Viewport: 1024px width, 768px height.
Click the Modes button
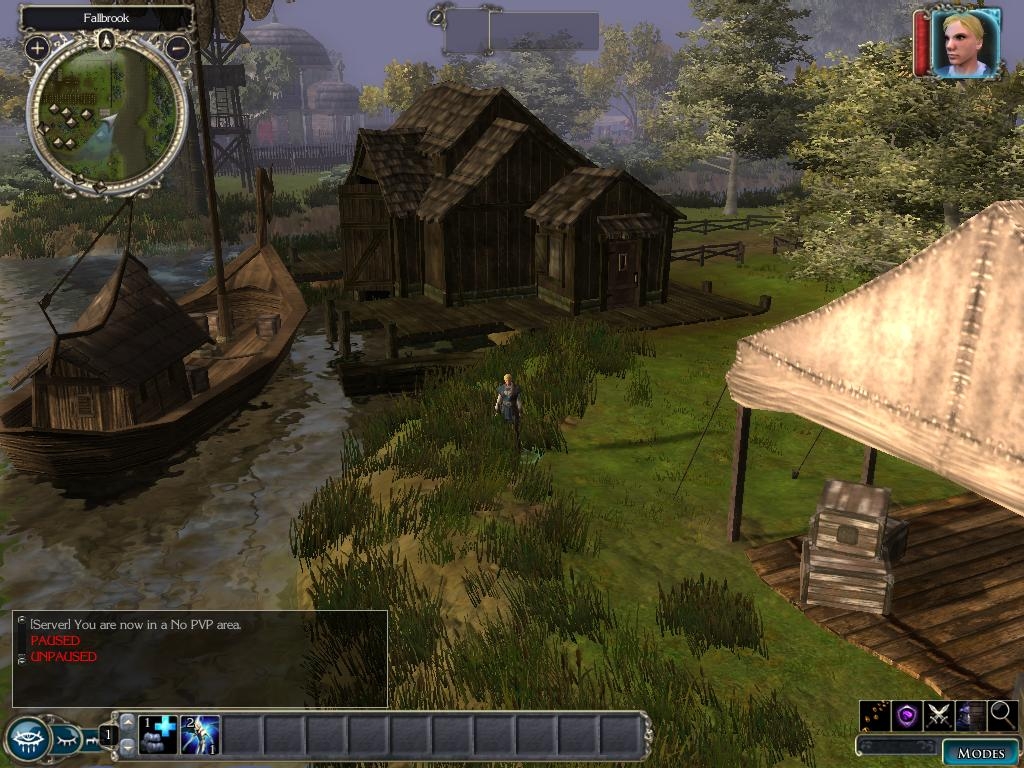(x=980, y=752)
